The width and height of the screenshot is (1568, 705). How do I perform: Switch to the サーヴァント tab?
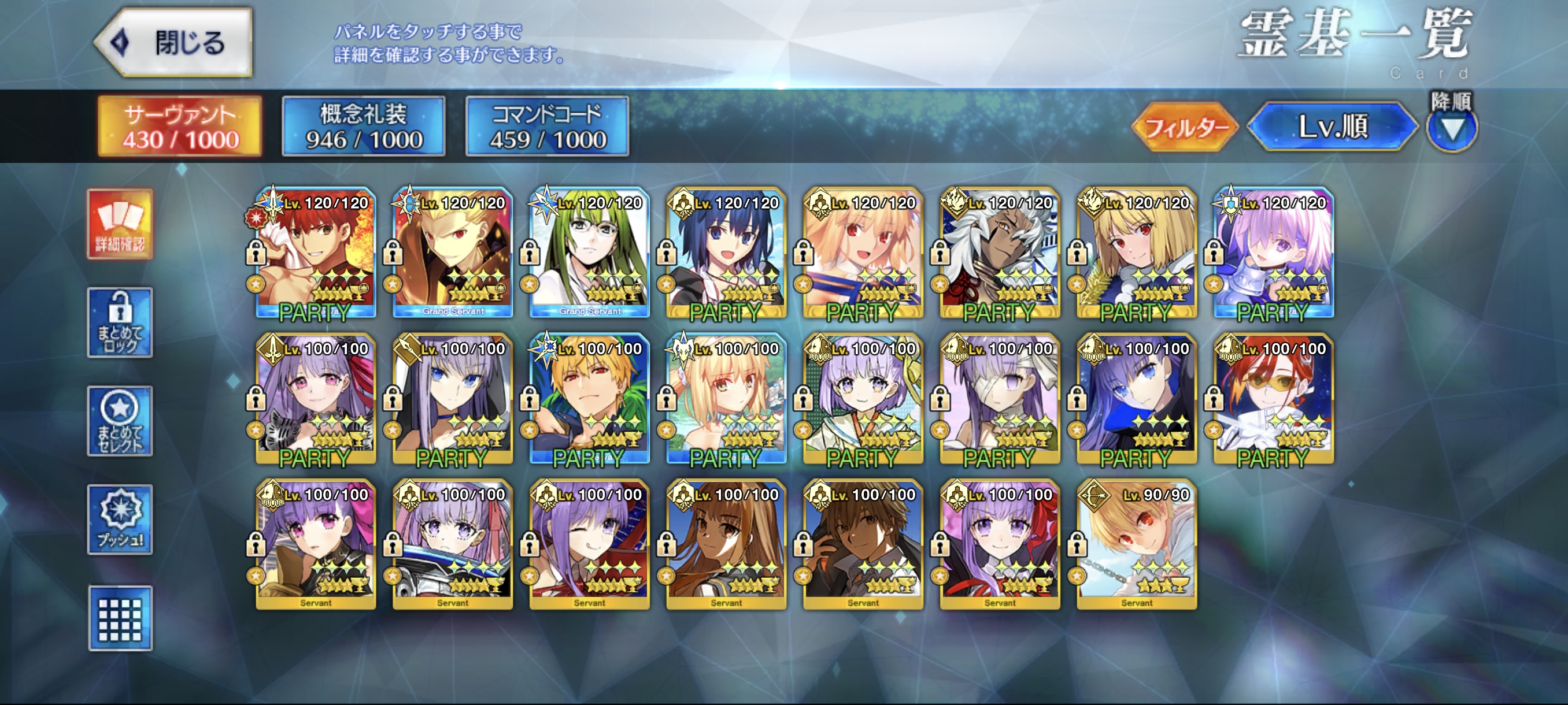(x=180, y=127)
